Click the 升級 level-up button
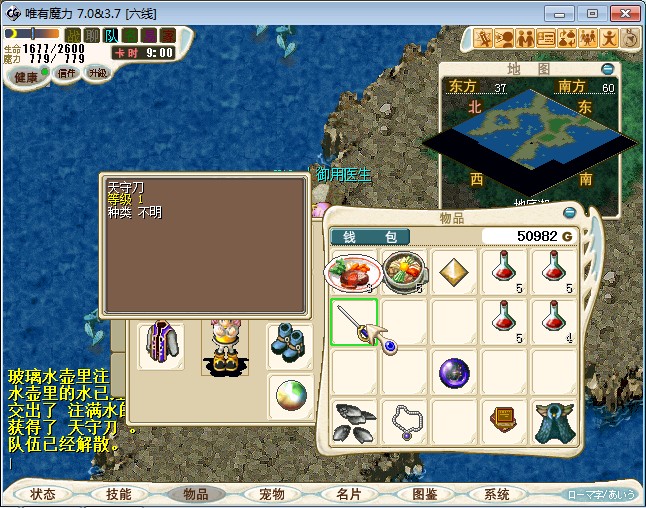The width and height of the screenshot is (646, 508). pyautogui.click(x=97, y=73)
